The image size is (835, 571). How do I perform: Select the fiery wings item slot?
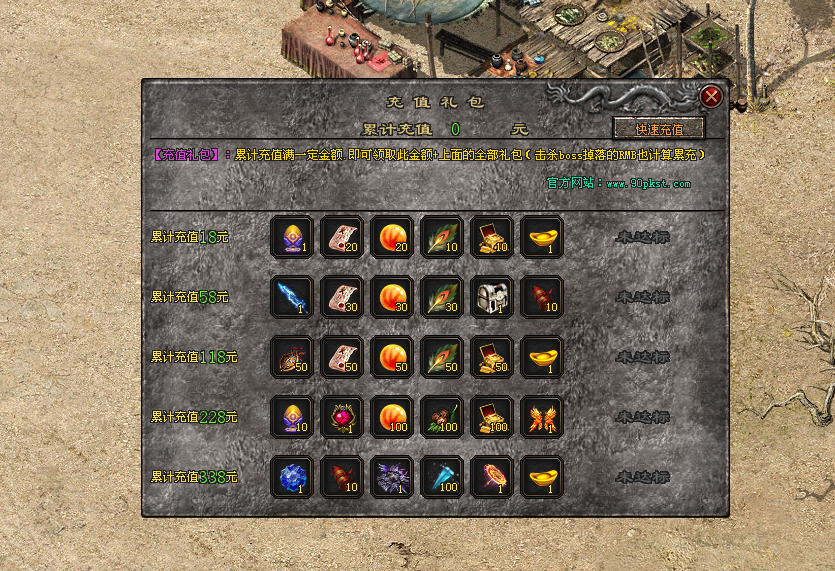542,417
